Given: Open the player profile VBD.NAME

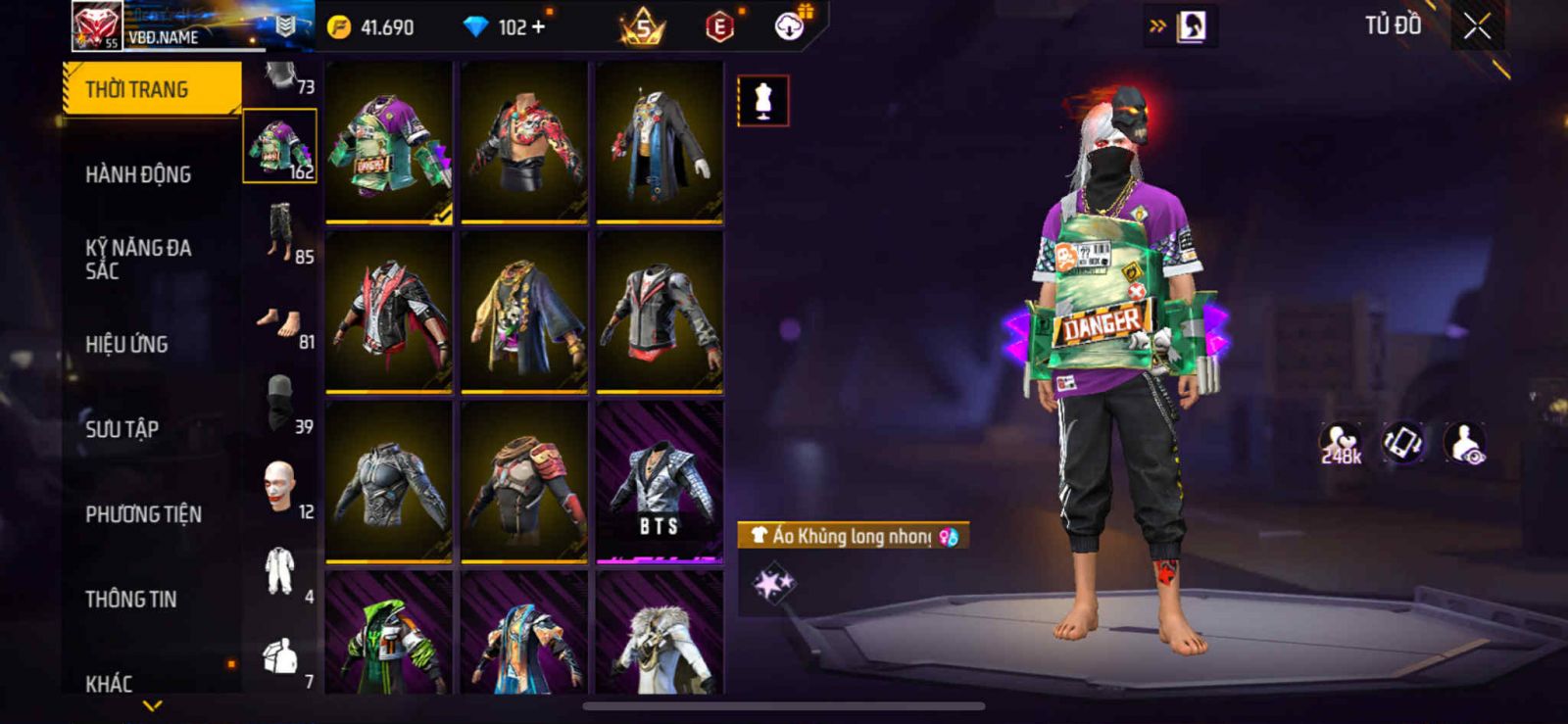Looking at the screenshot, I should [163, 36].
